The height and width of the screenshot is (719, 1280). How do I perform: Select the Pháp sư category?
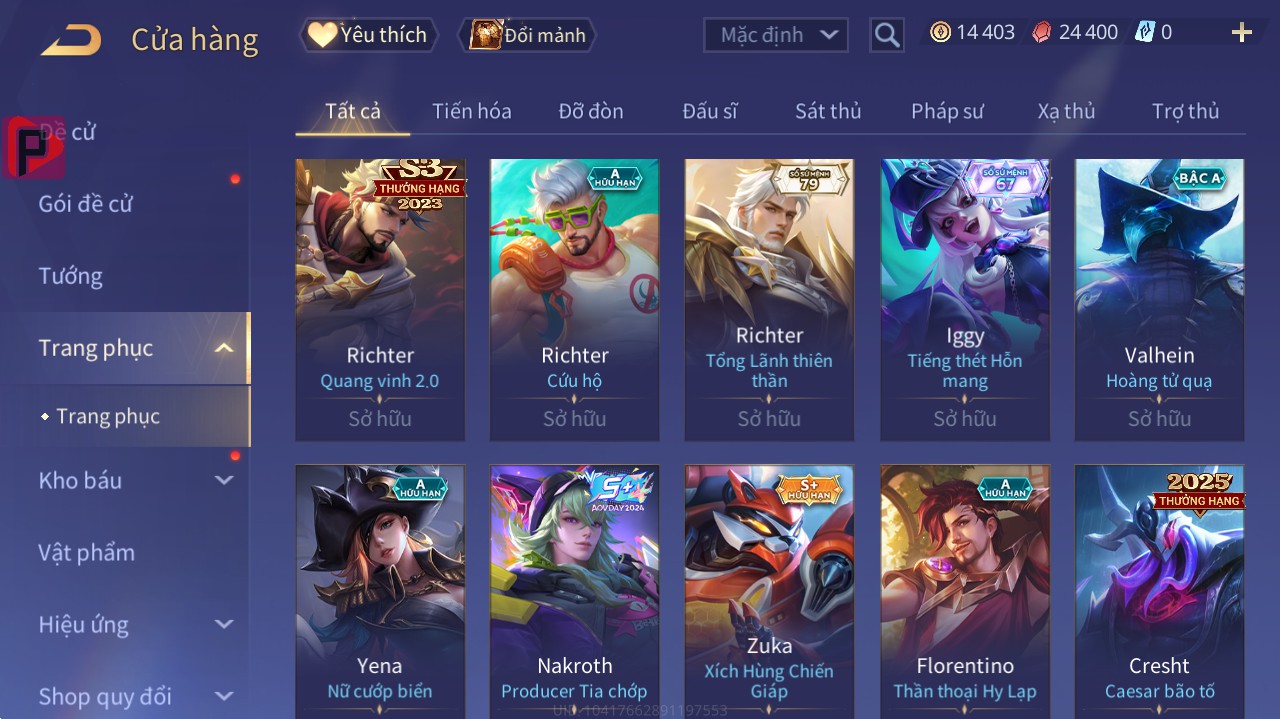pyautogui.click(x=947, y=111)
